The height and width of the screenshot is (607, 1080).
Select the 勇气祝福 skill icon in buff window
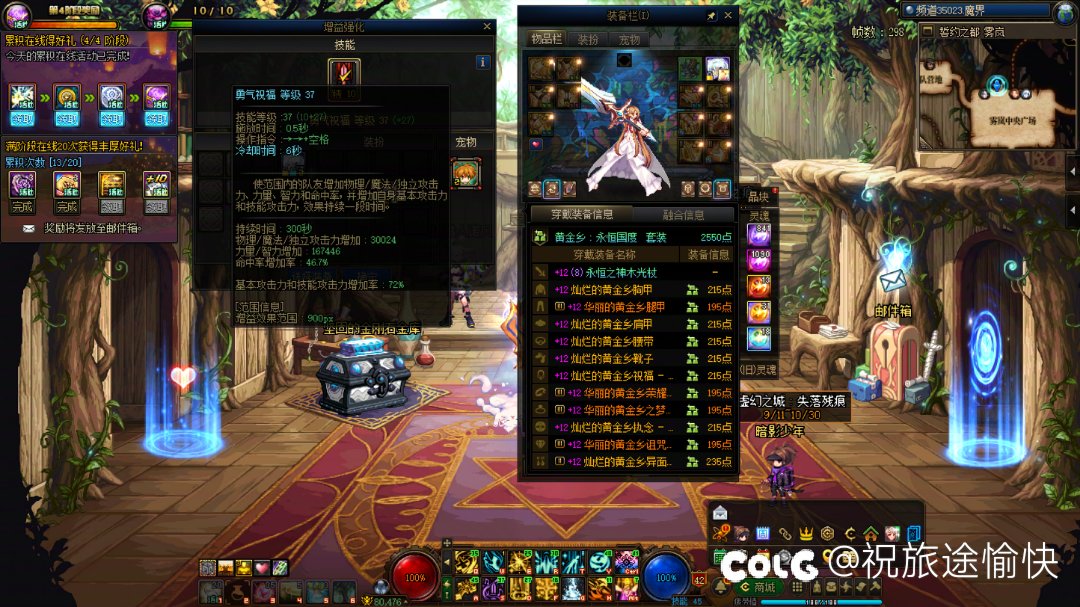[343, 73]
